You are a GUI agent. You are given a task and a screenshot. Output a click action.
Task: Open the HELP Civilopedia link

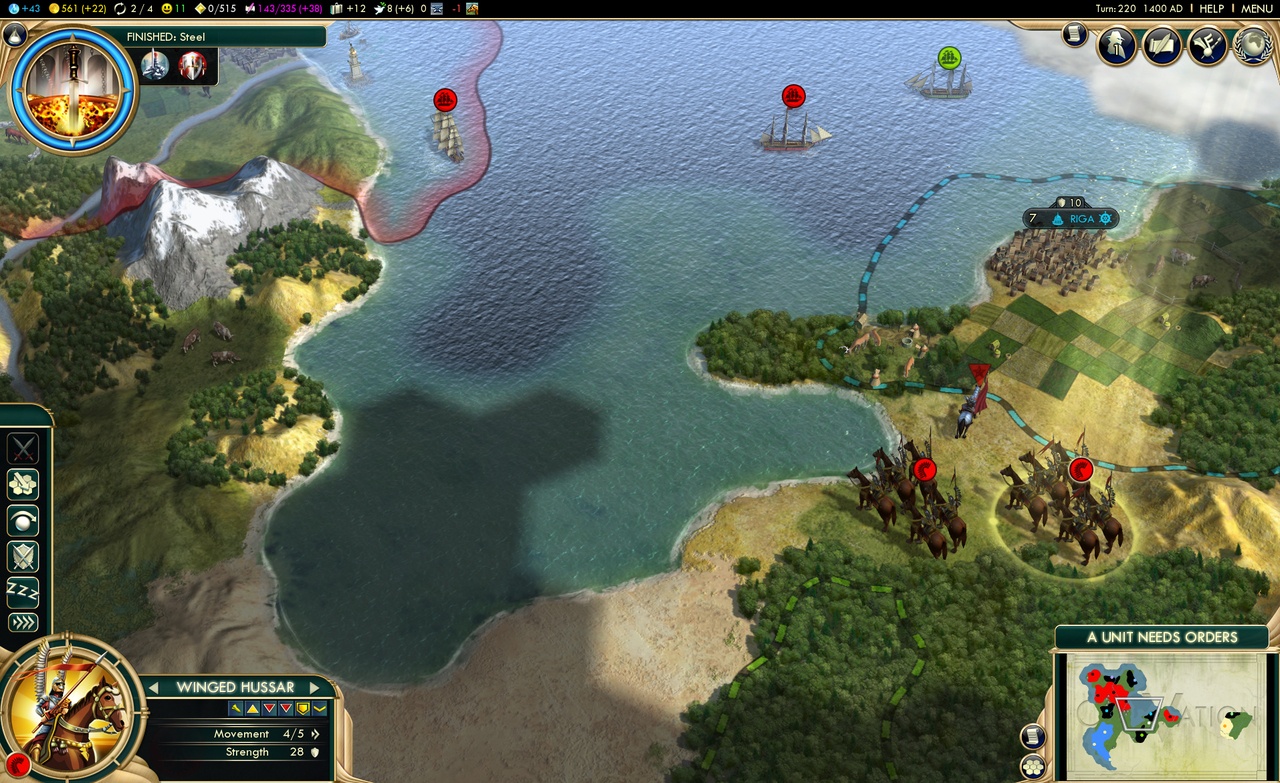pos(1211,8)
